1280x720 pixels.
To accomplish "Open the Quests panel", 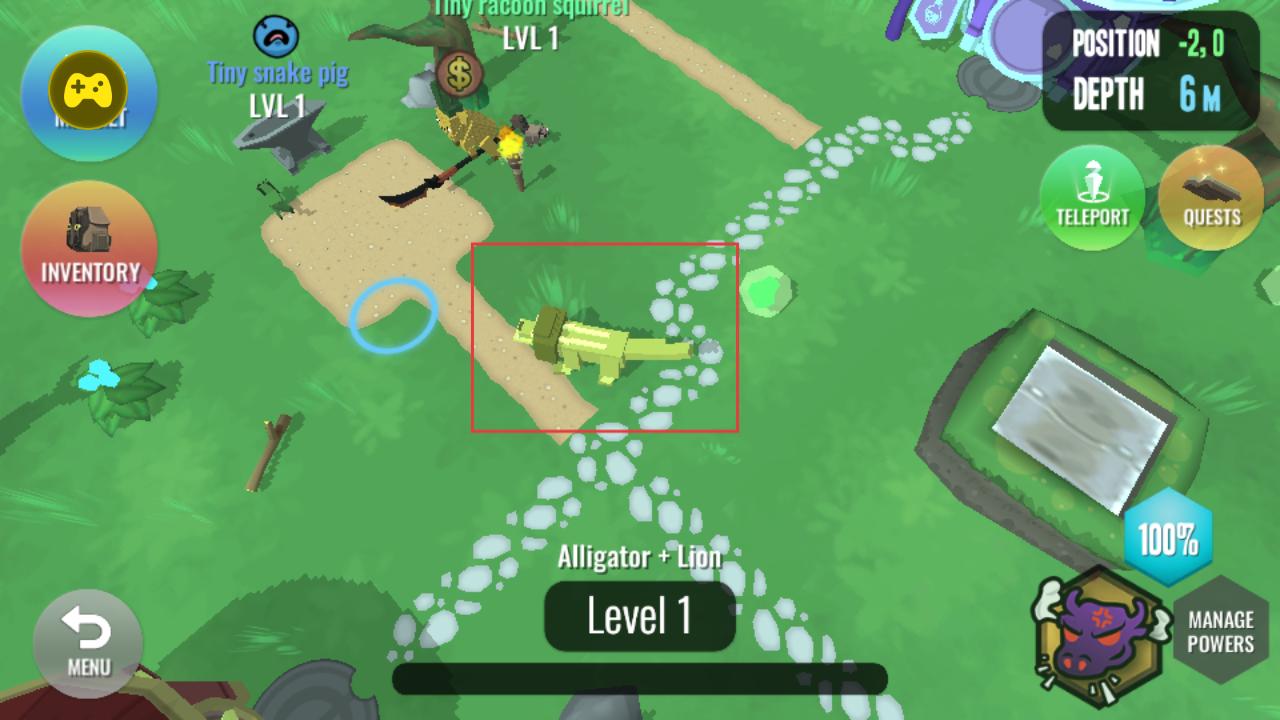I will point(1211,197).
